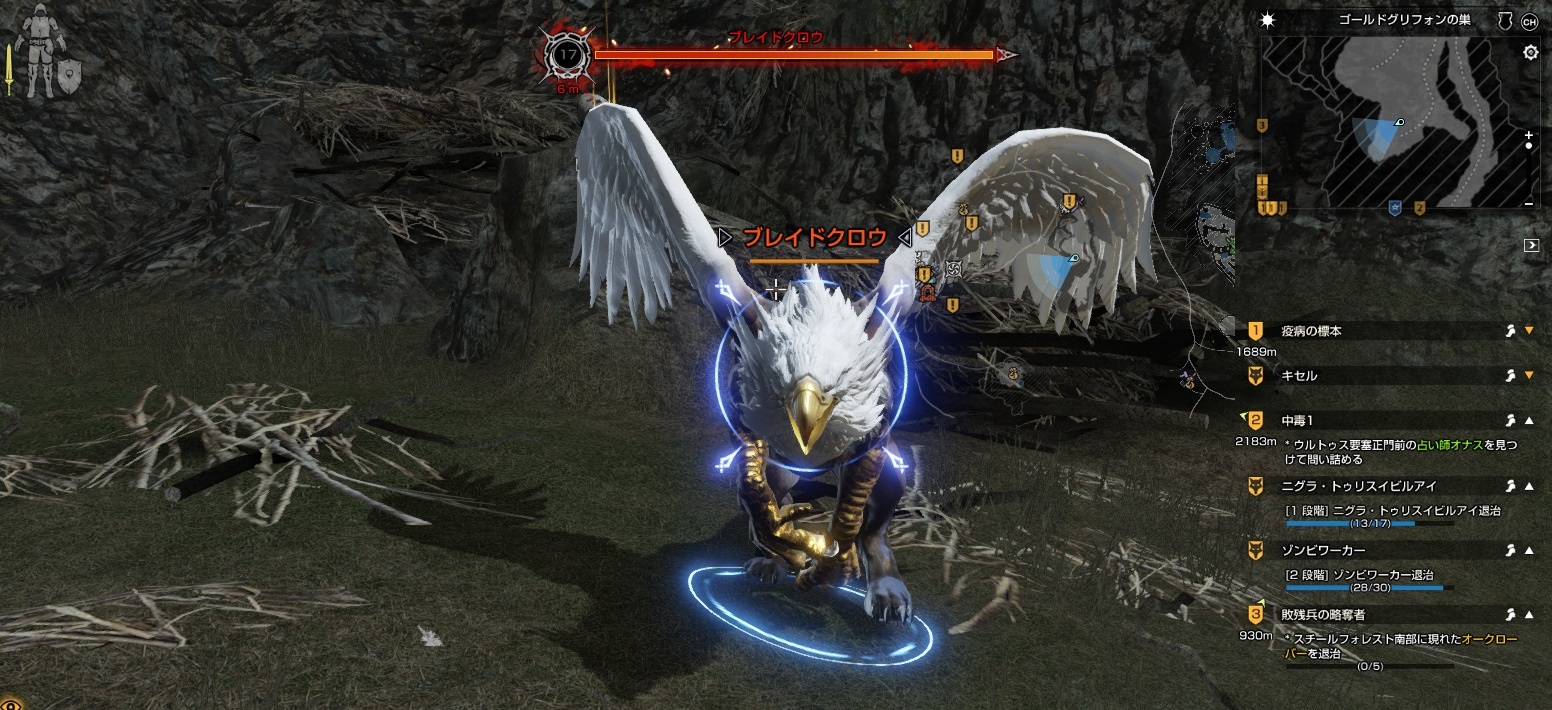This screenshot has height=710, width=1552.
Task: Click the gold sword durability icon
Action: (9, 68)
